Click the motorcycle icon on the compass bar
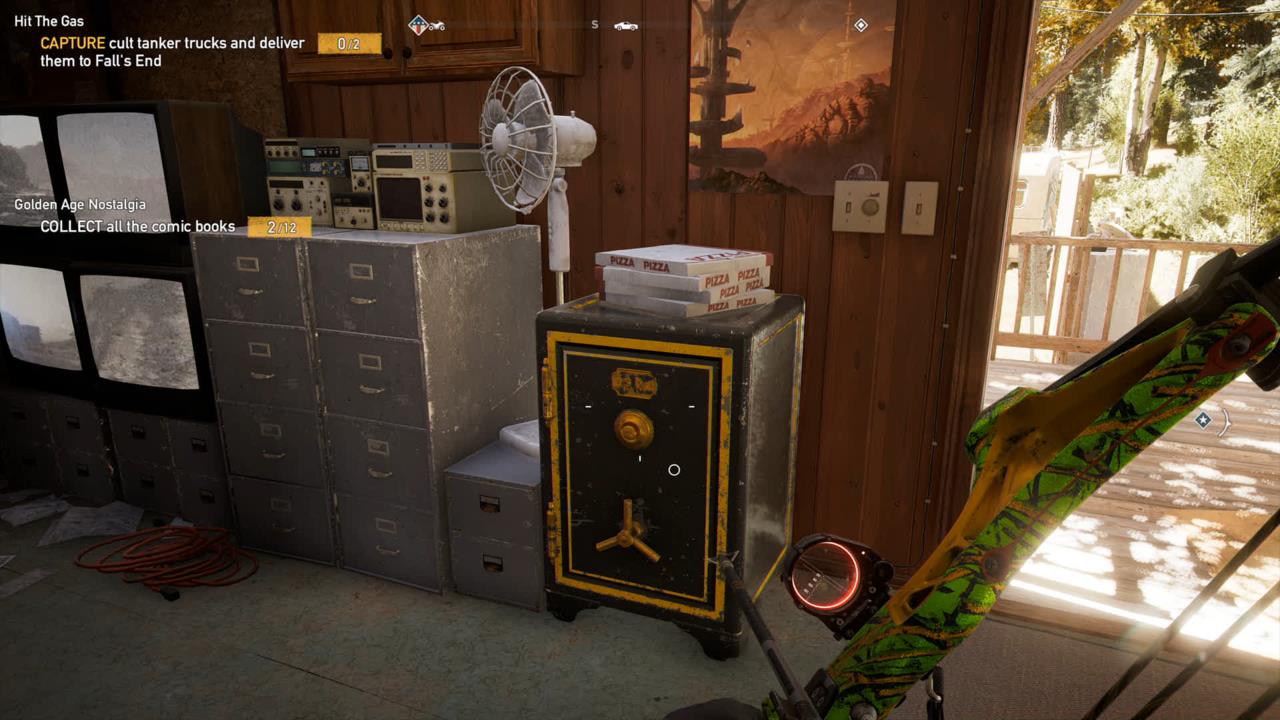Screen dimensions: 1280x720 437,25
